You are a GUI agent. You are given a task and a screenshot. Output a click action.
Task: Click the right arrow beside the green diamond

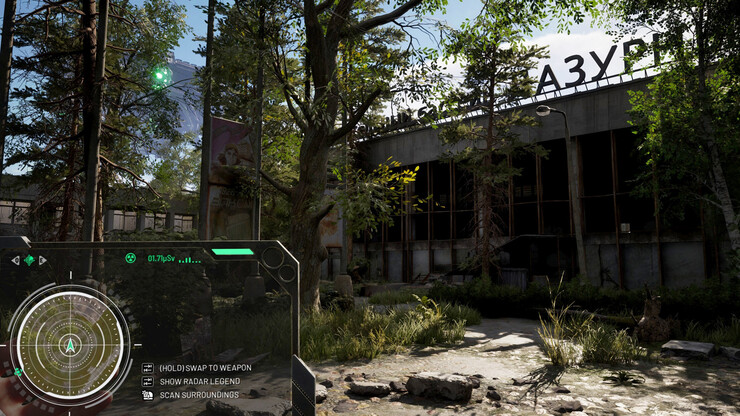click(43, 260)
